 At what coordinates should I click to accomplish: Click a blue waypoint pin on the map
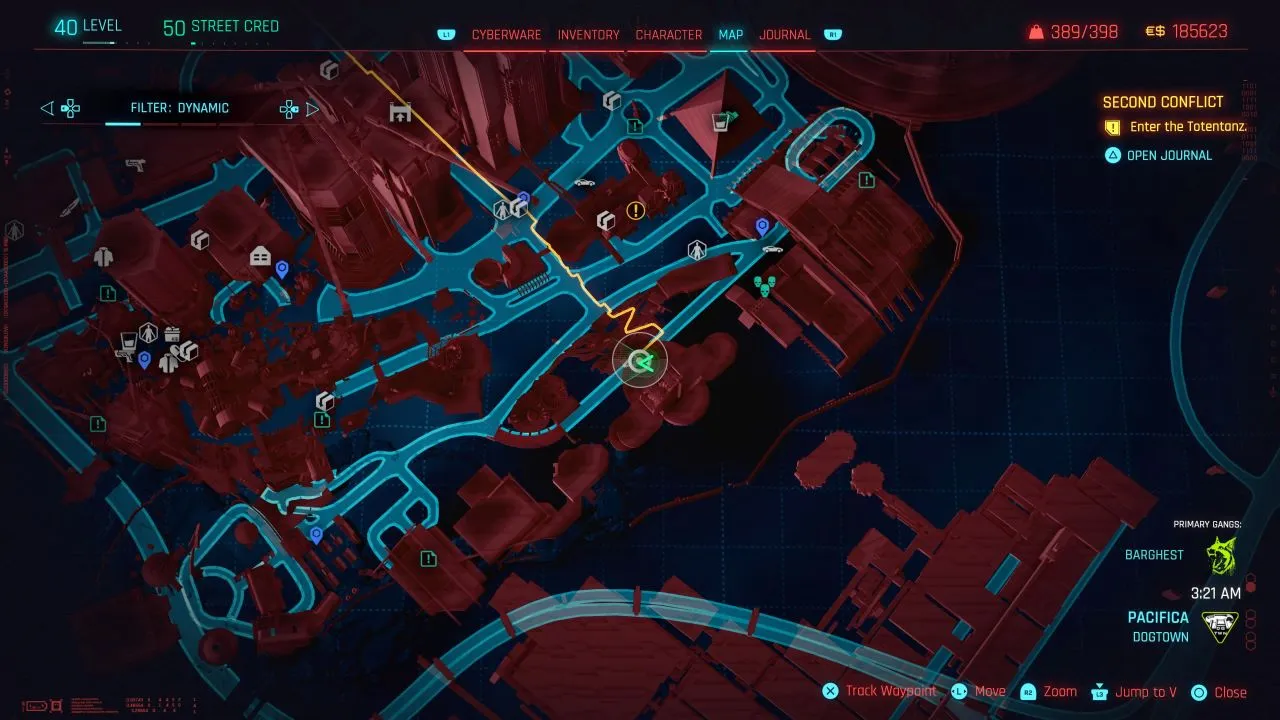point(763,225)
